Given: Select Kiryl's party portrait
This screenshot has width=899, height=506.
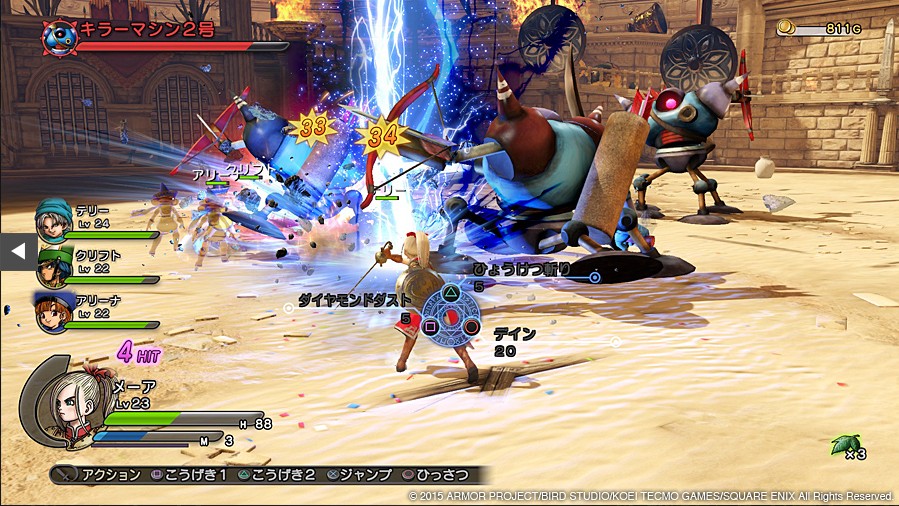Looking at the screenshot, I should click(x=54, y=267).
